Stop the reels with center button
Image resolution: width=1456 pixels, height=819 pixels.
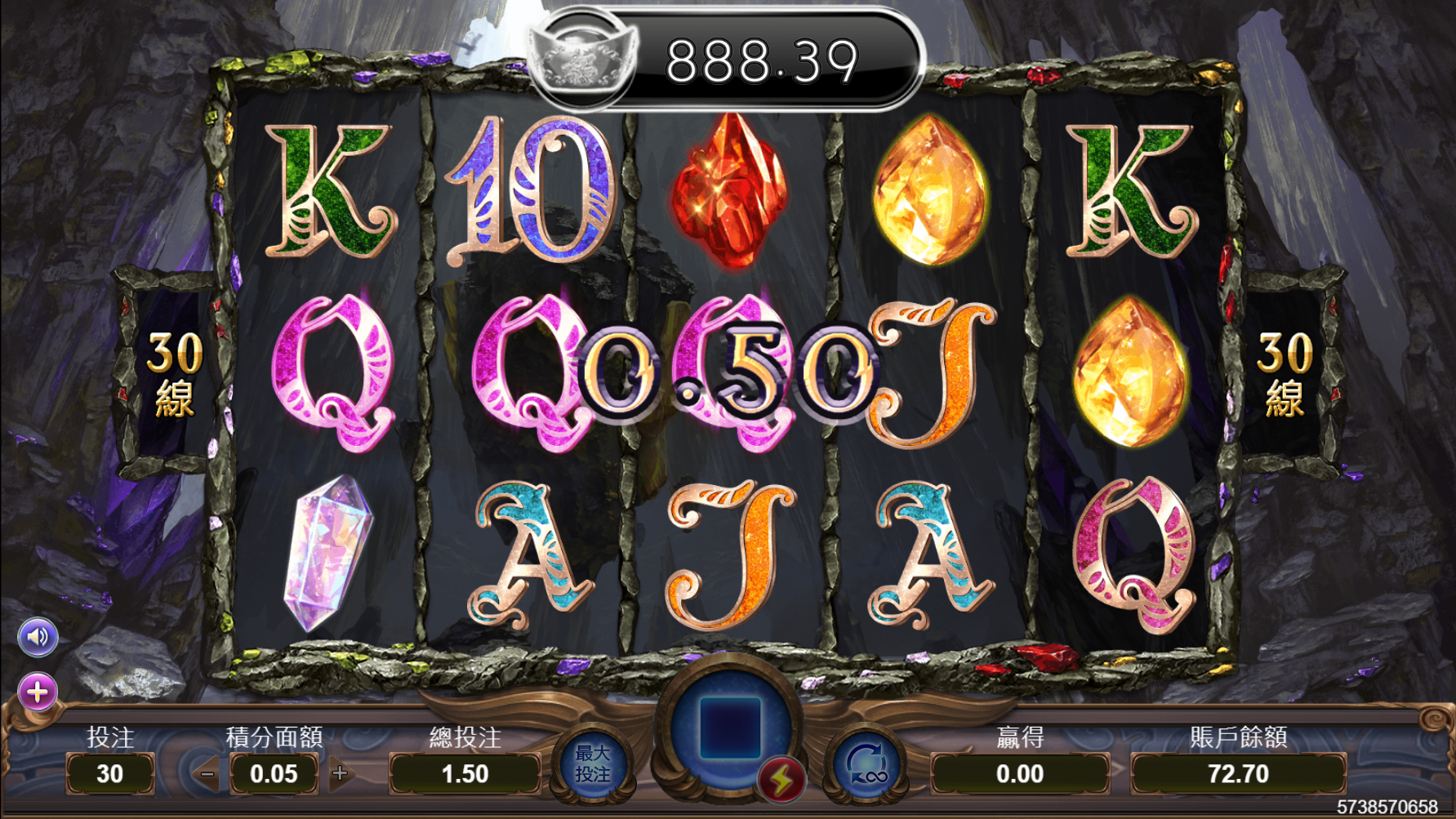pos(730,727)
